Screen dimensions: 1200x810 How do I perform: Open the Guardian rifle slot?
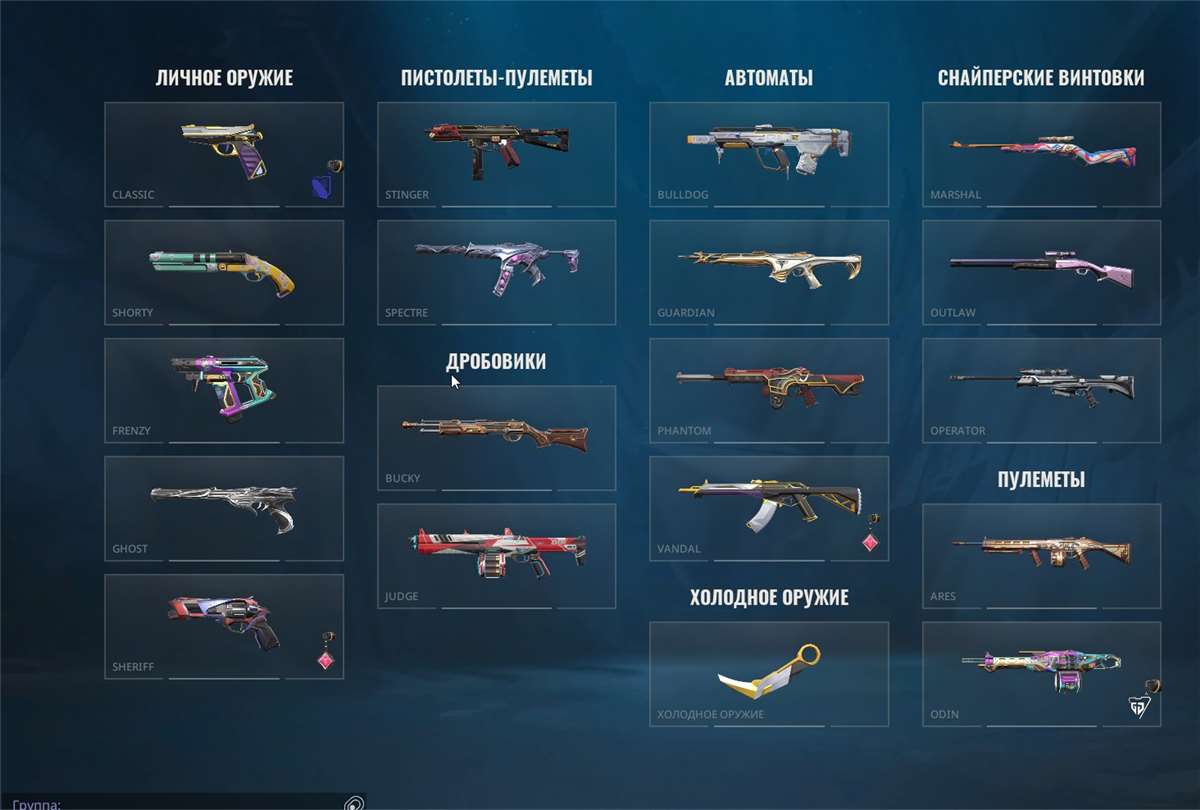point(768,272)
